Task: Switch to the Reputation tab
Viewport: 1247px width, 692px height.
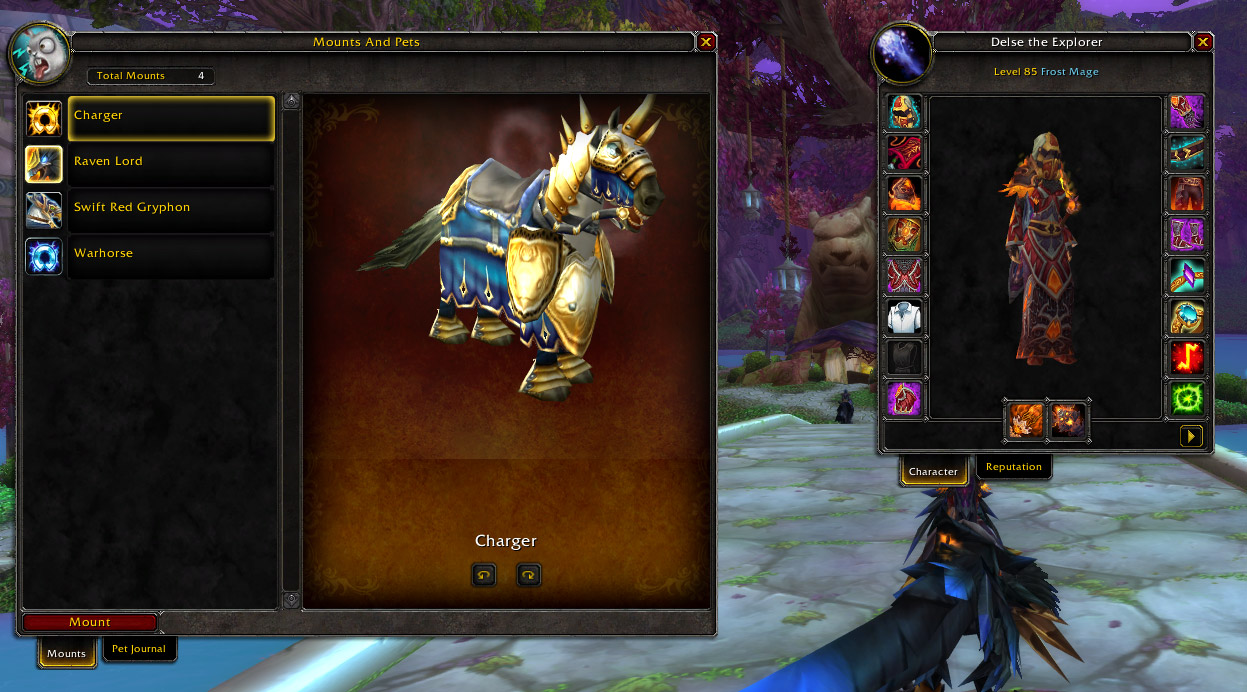Action: pyautogui.click(x=1013, y=467)
